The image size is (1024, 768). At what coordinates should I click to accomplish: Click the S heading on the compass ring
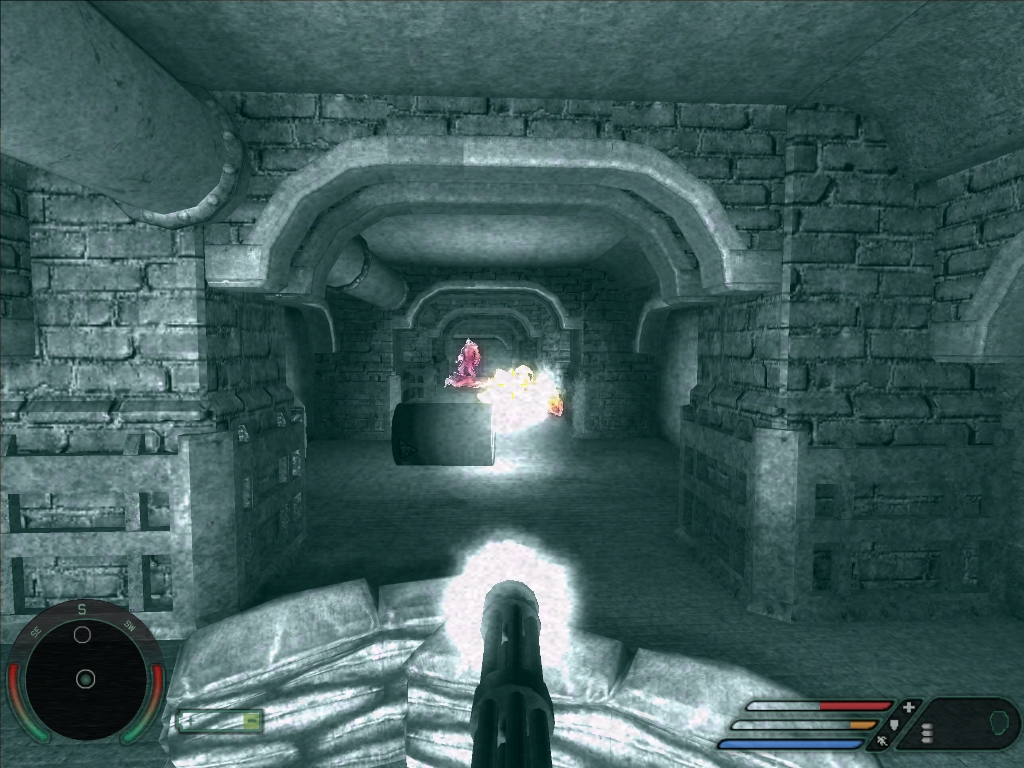point(83,609)
